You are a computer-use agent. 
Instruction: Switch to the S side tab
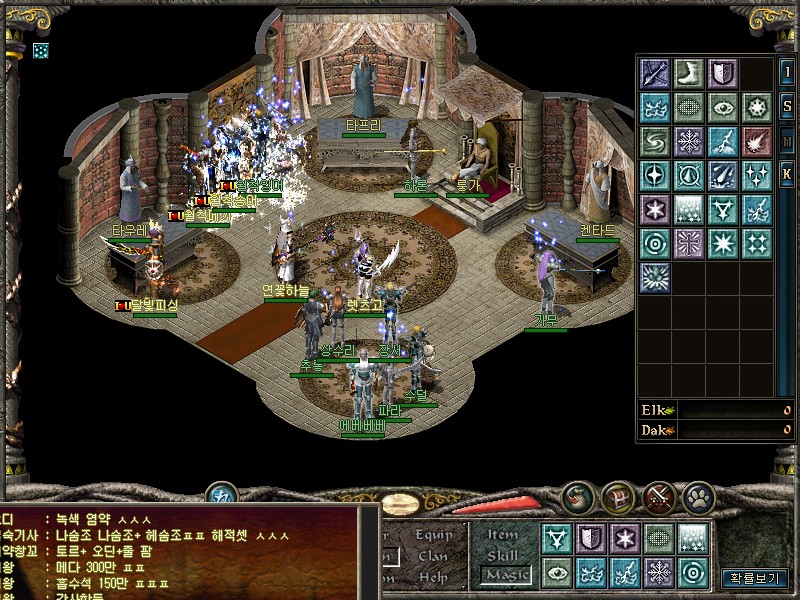(x=787, y=106)
